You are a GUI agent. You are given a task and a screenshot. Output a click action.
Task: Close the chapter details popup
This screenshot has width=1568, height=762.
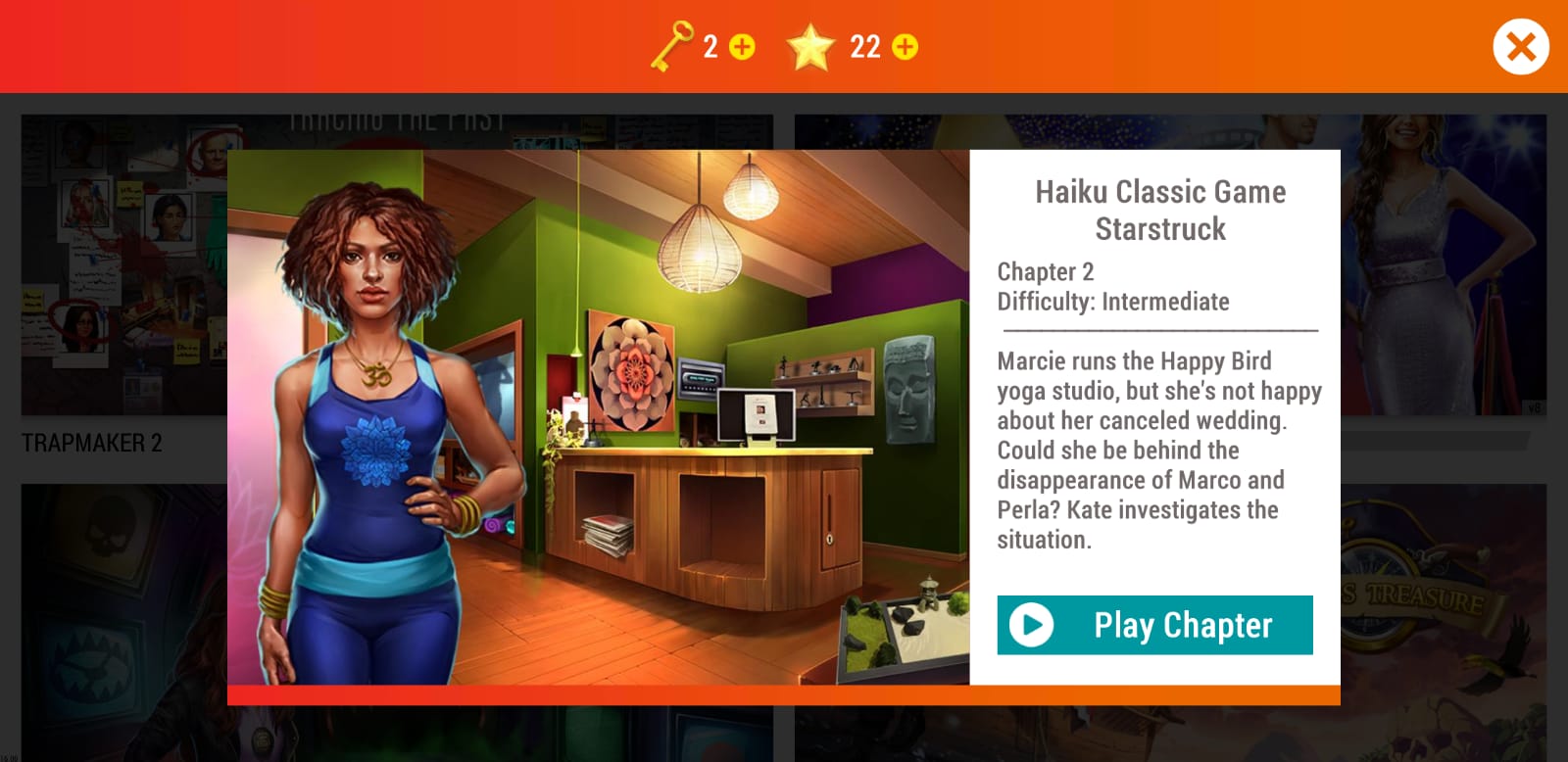[x=1520, y=47]
